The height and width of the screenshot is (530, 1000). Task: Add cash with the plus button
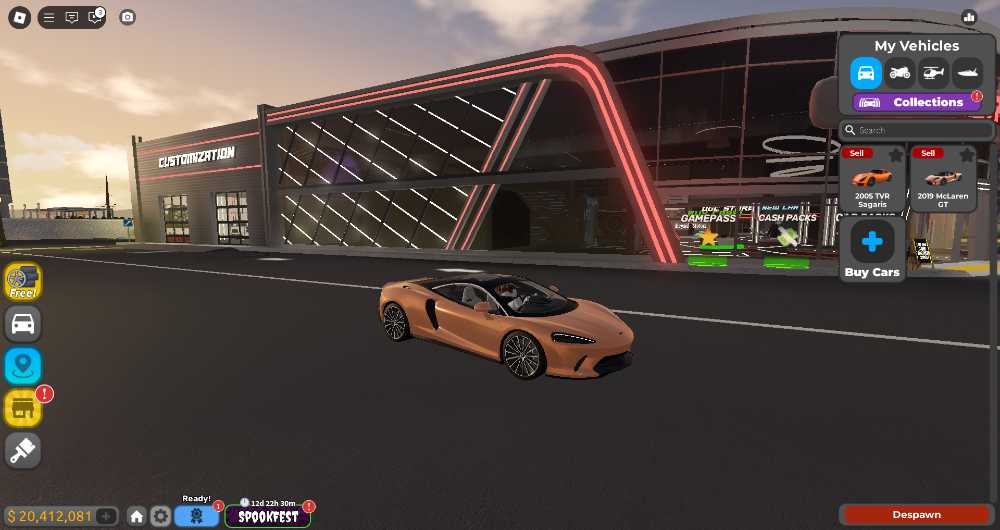(x=107, y=516)
